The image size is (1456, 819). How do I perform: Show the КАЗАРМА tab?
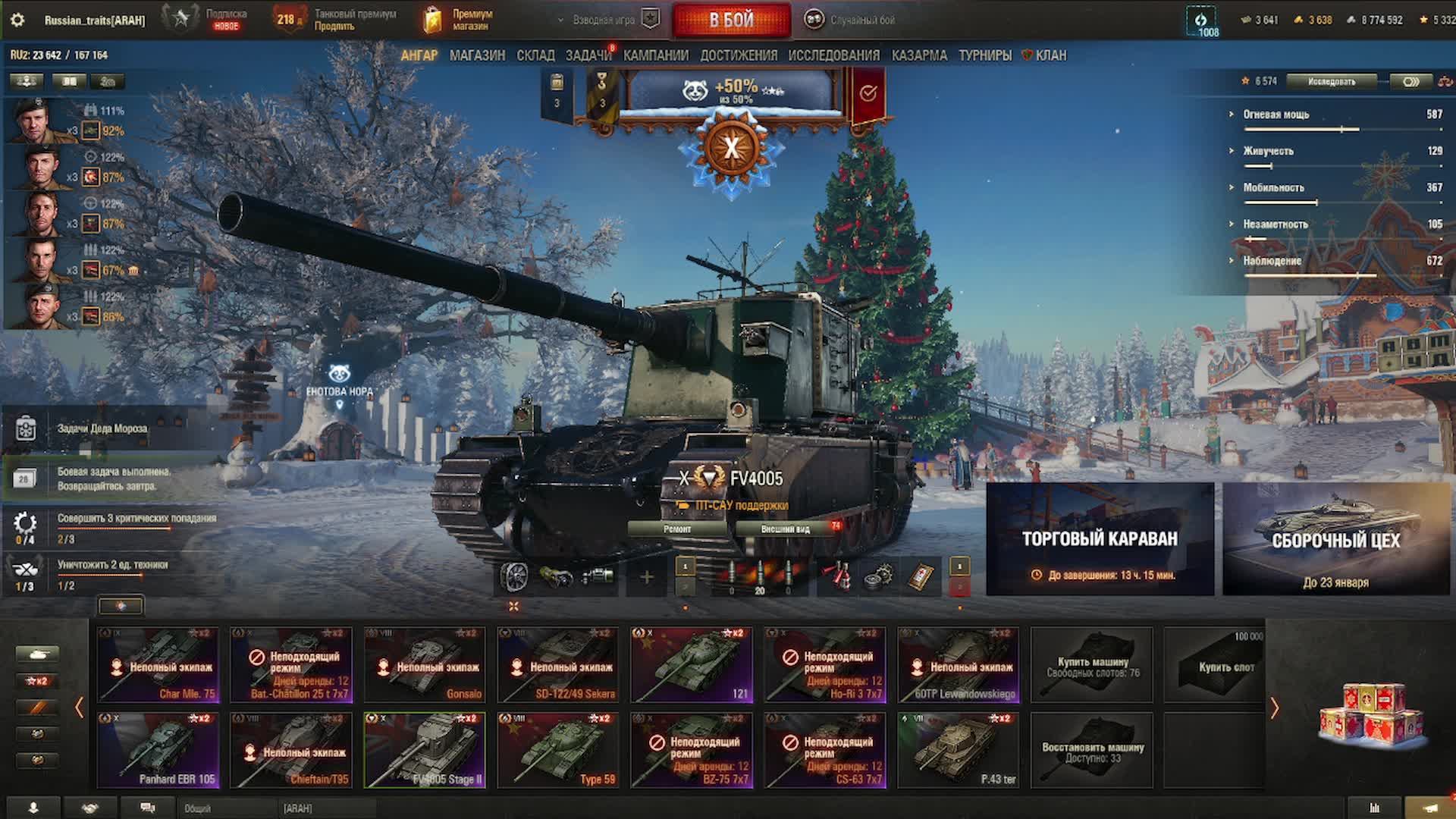pyautogui.click(x=919, y=55)
